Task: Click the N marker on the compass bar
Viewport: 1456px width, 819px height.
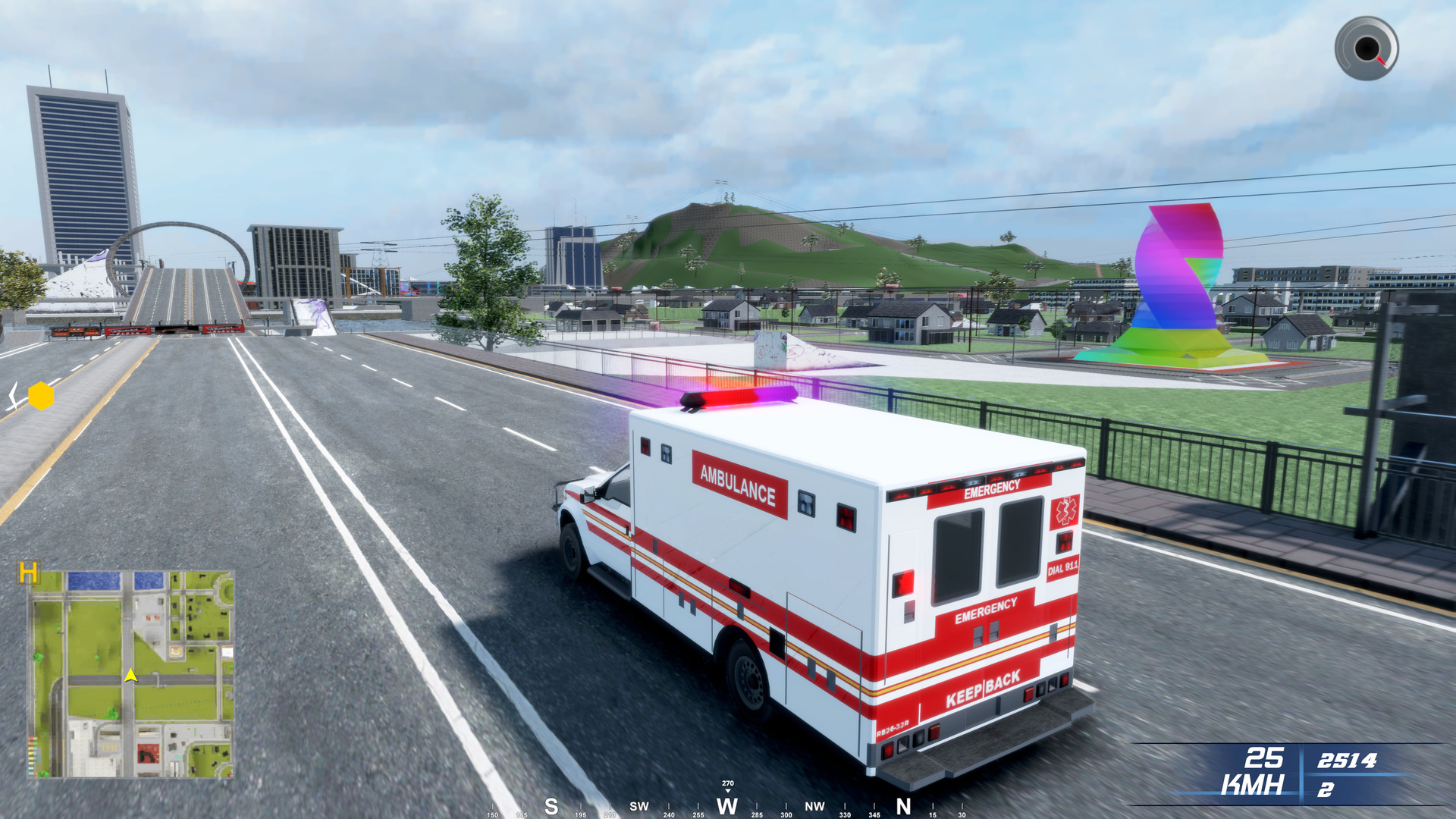Action: [x=902, y=807]
